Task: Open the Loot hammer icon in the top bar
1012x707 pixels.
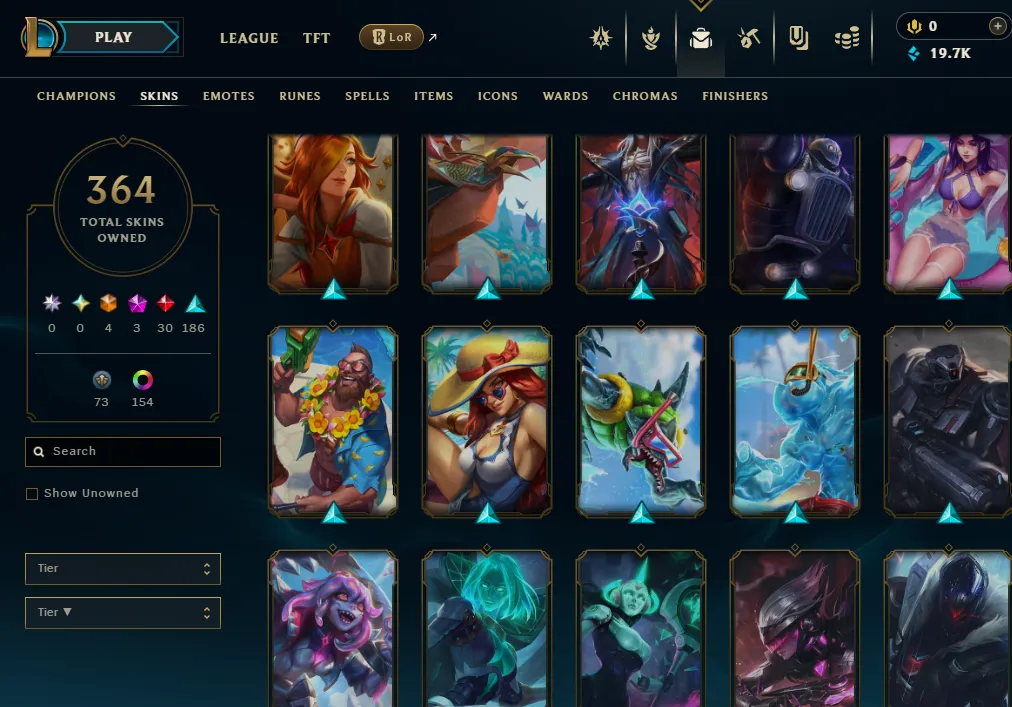Action: [x=749, y=38]
